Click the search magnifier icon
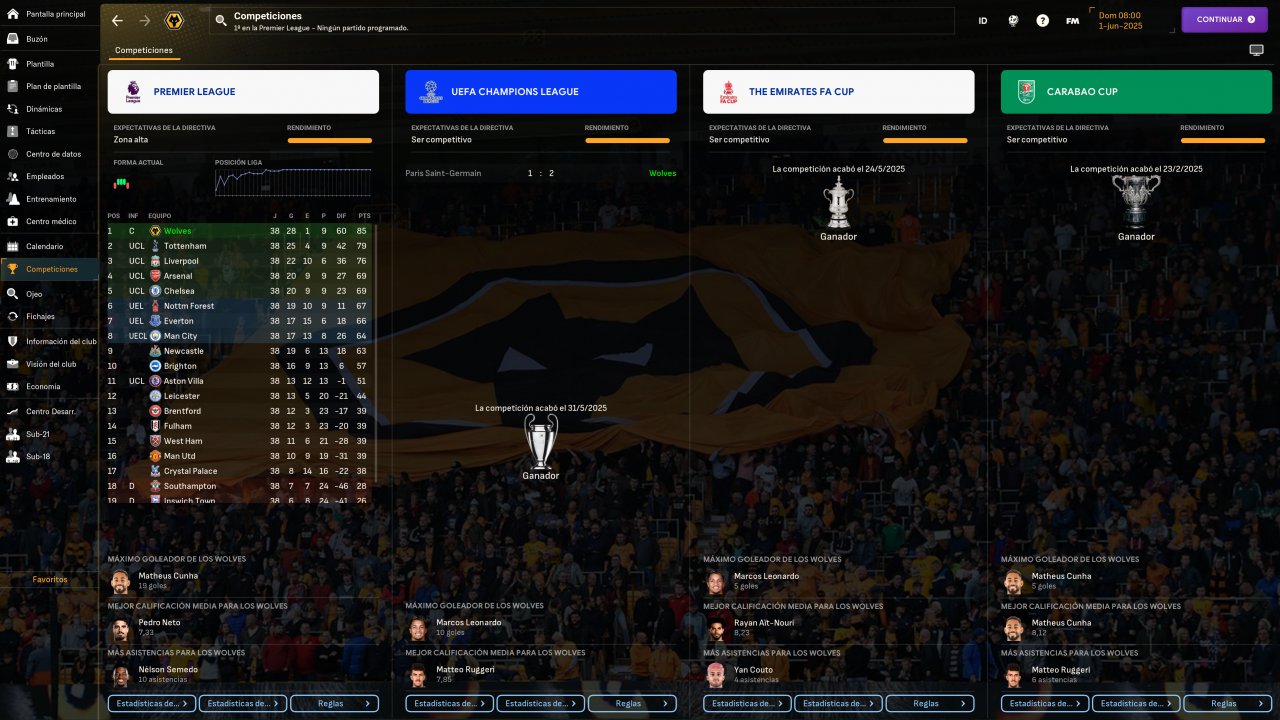 pos(221,20)
